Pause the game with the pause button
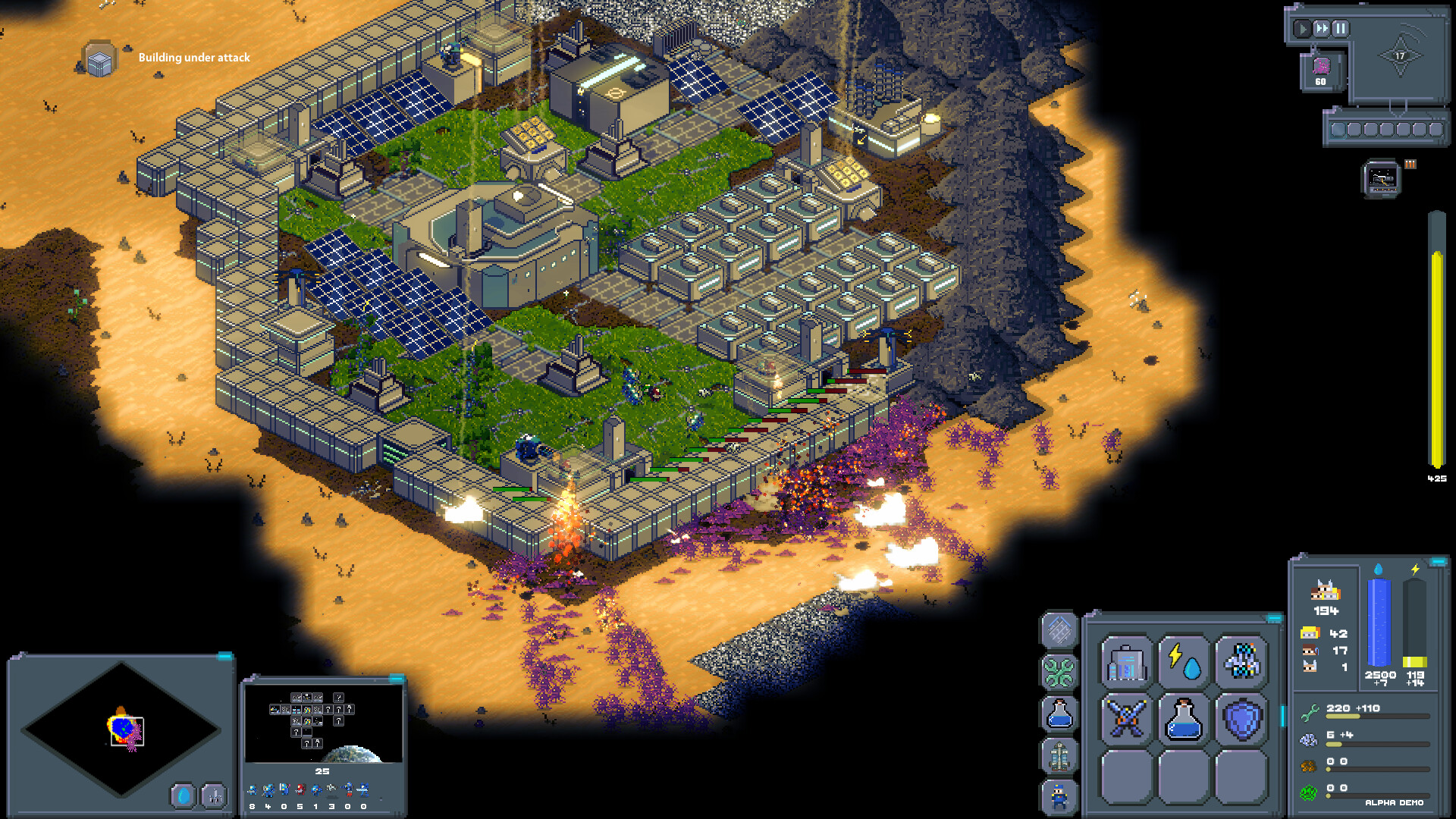 click(1341, 29)
